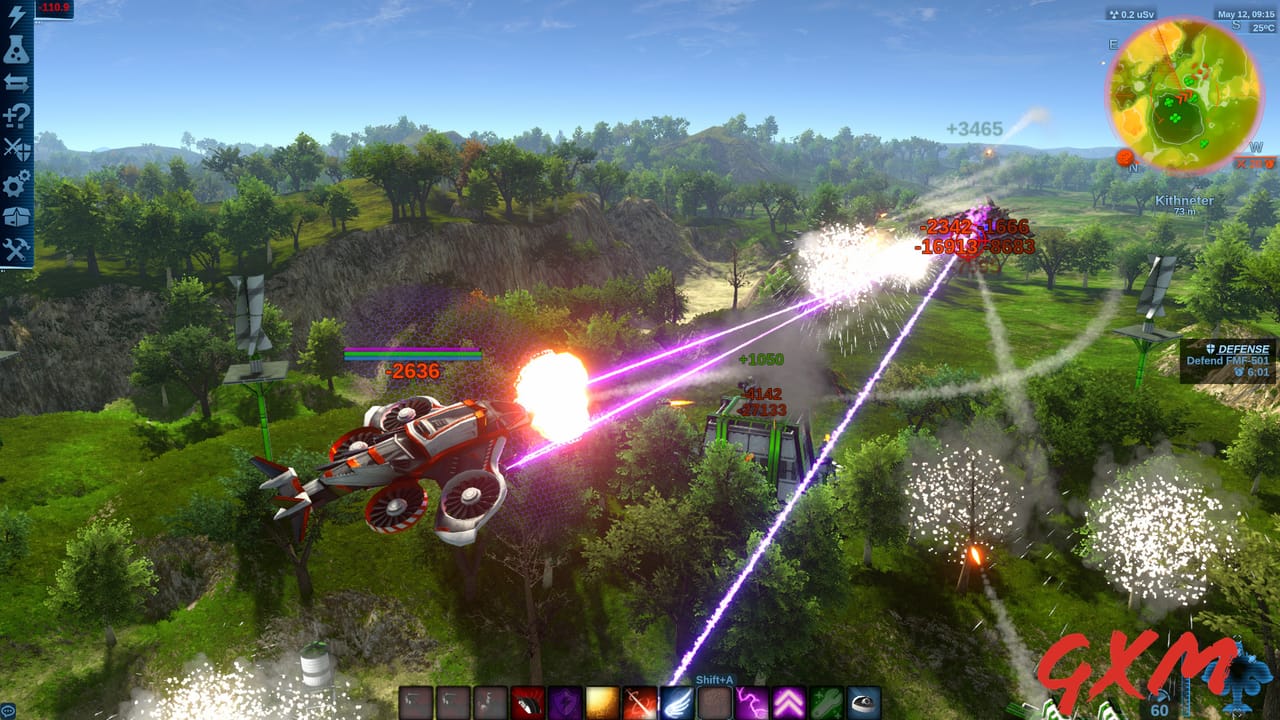This screenshot has height=720, width=1280.
Task: Click the empty Shift+A hotbar slot
Action: click(714, 701)
